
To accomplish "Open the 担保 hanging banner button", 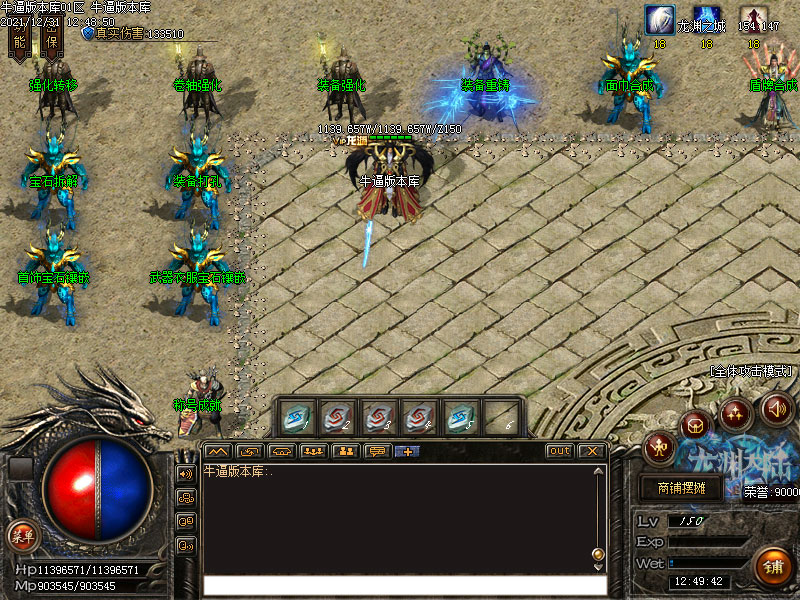I will click(51, 39).
